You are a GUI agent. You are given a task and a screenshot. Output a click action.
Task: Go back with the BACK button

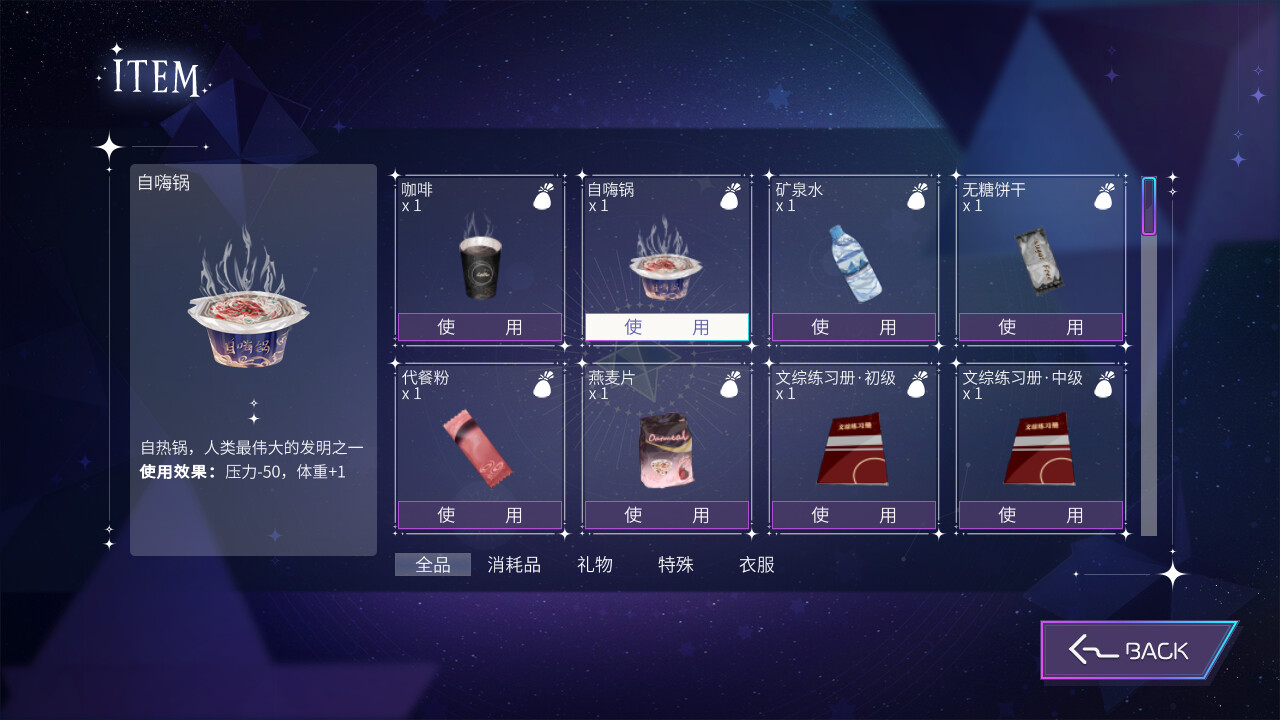1138,650
